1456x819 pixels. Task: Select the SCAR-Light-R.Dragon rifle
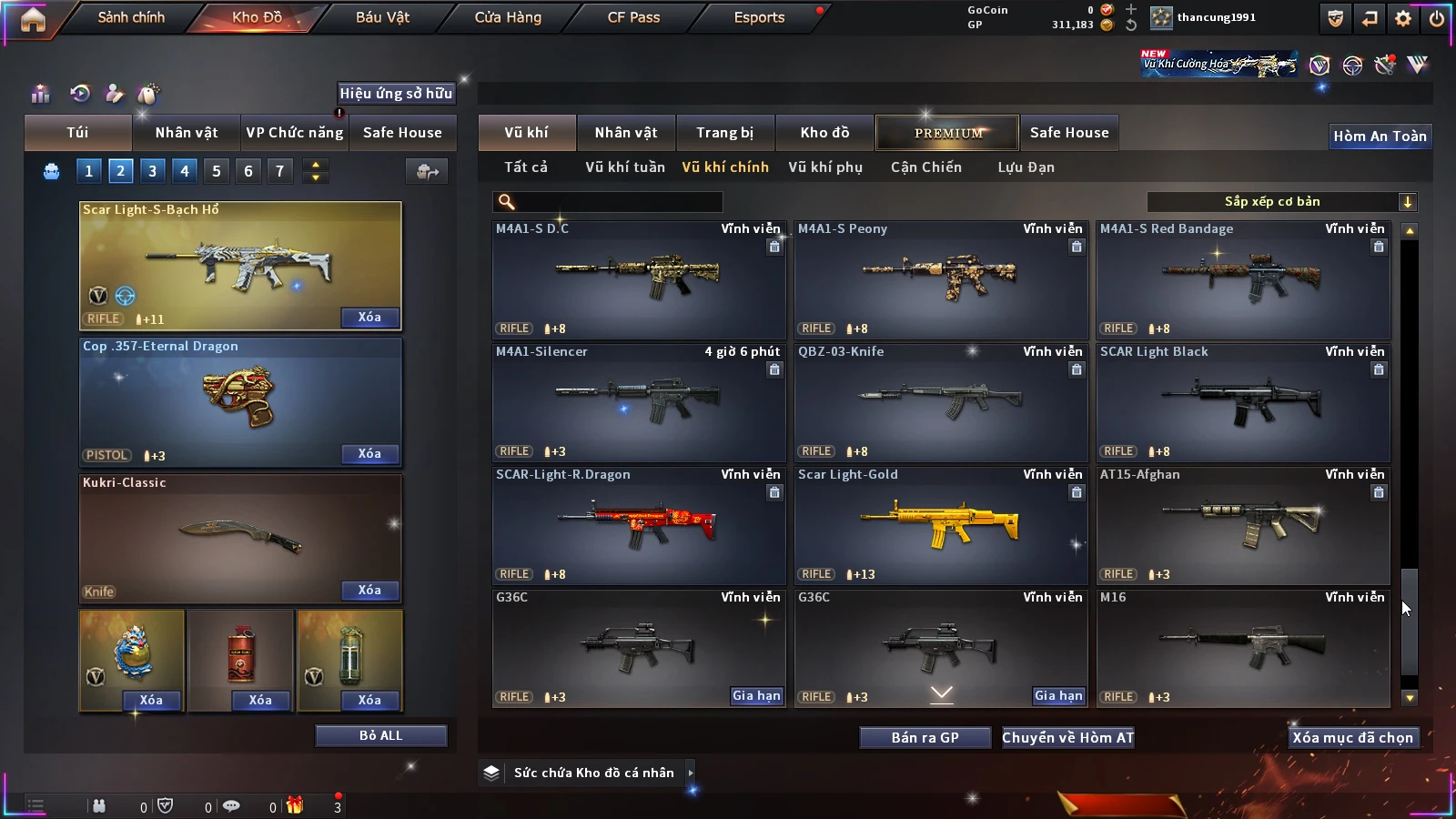639,525
